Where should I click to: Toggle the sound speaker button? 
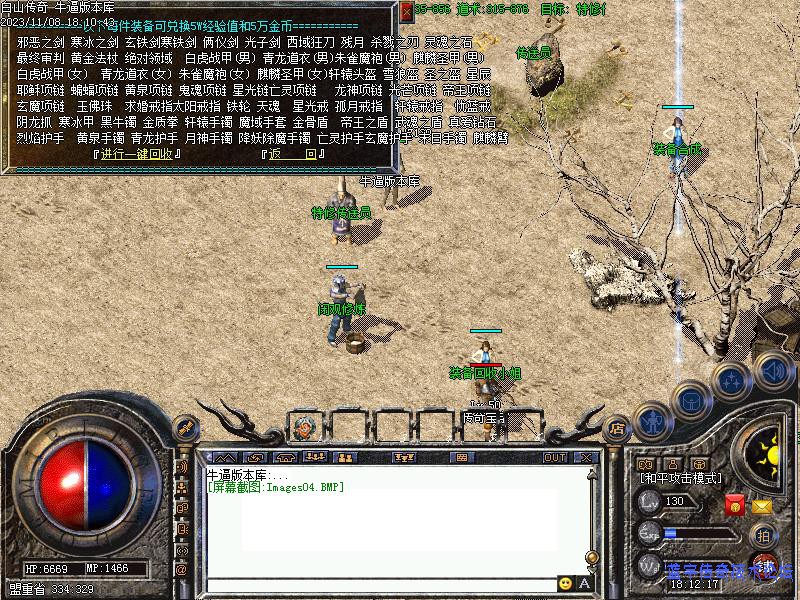click(772, 370)
